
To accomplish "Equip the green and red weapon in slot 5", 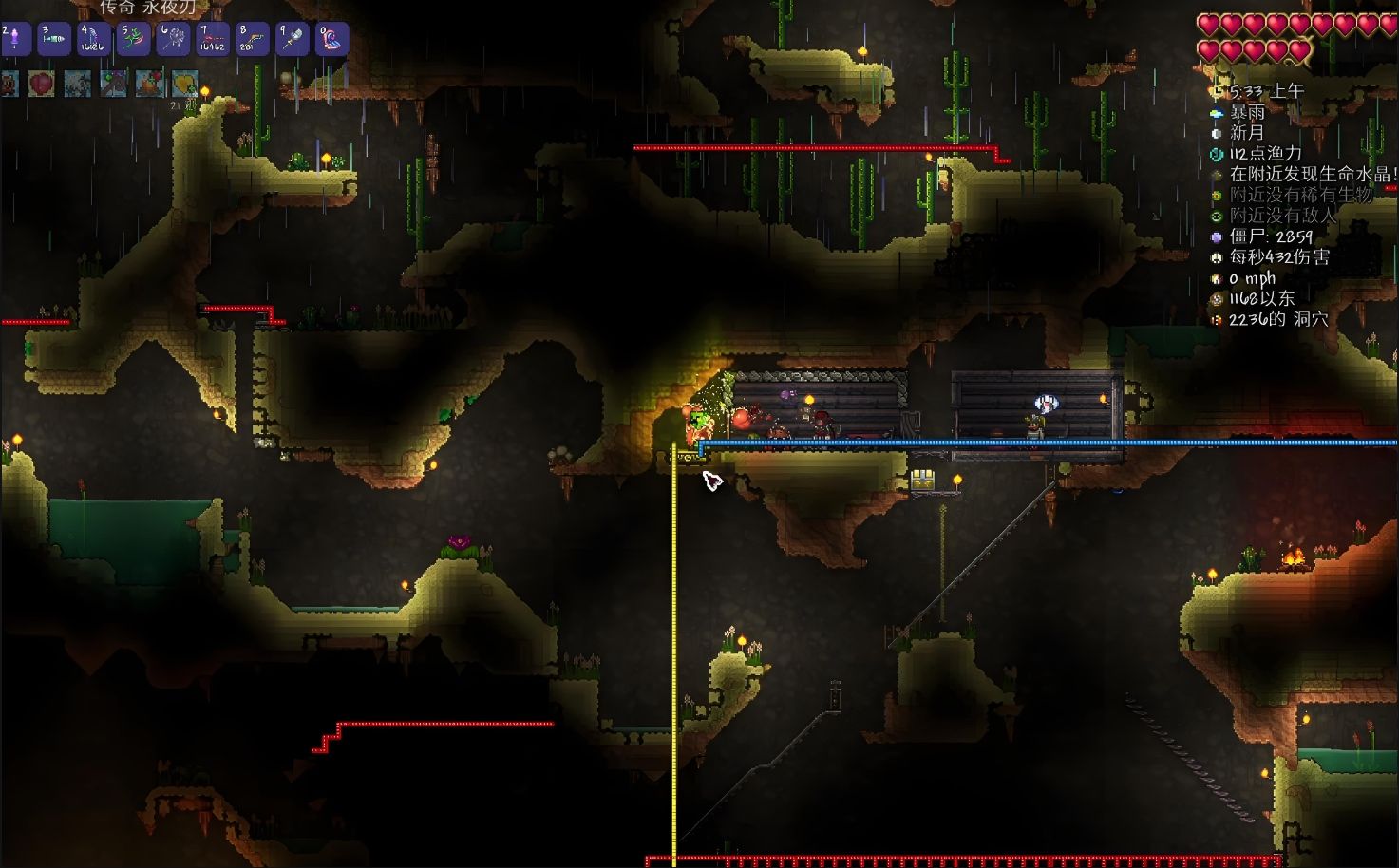I will click(x=133, y=40).
